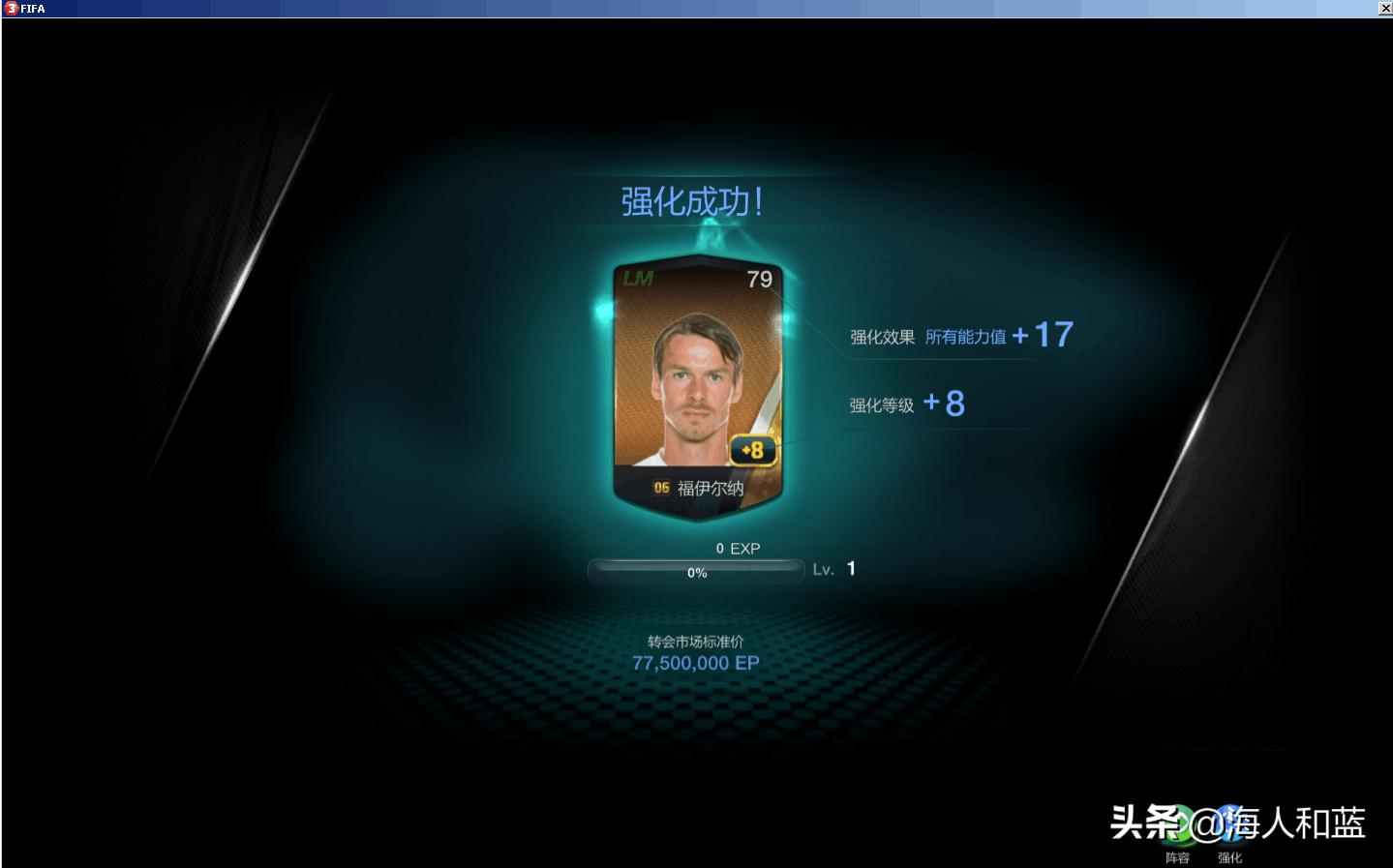Click the 强化成功 success title

click(x=690, y=200)
